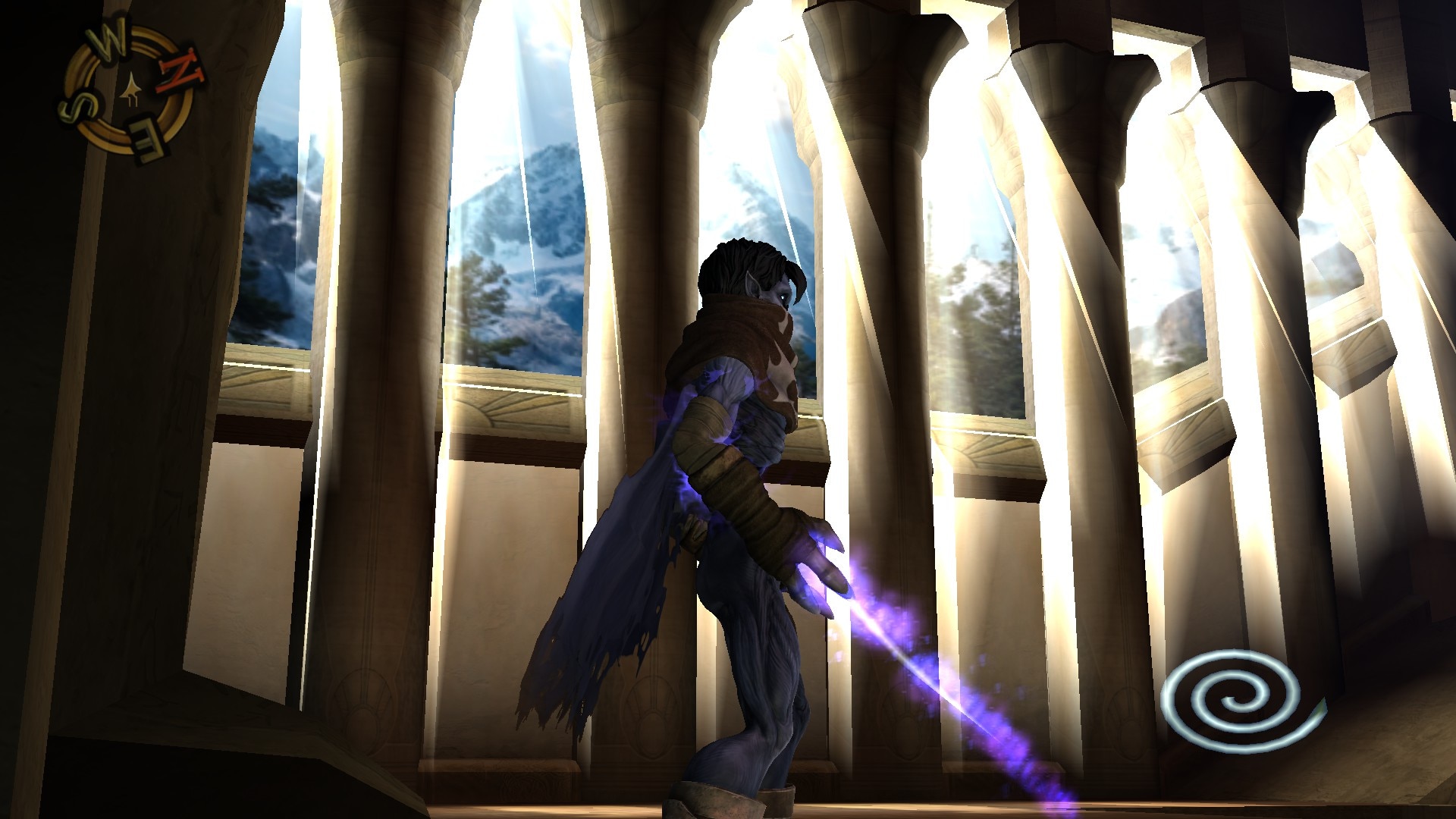
Task: Click the compass in the corner
Action: click(x=127, y=92)
